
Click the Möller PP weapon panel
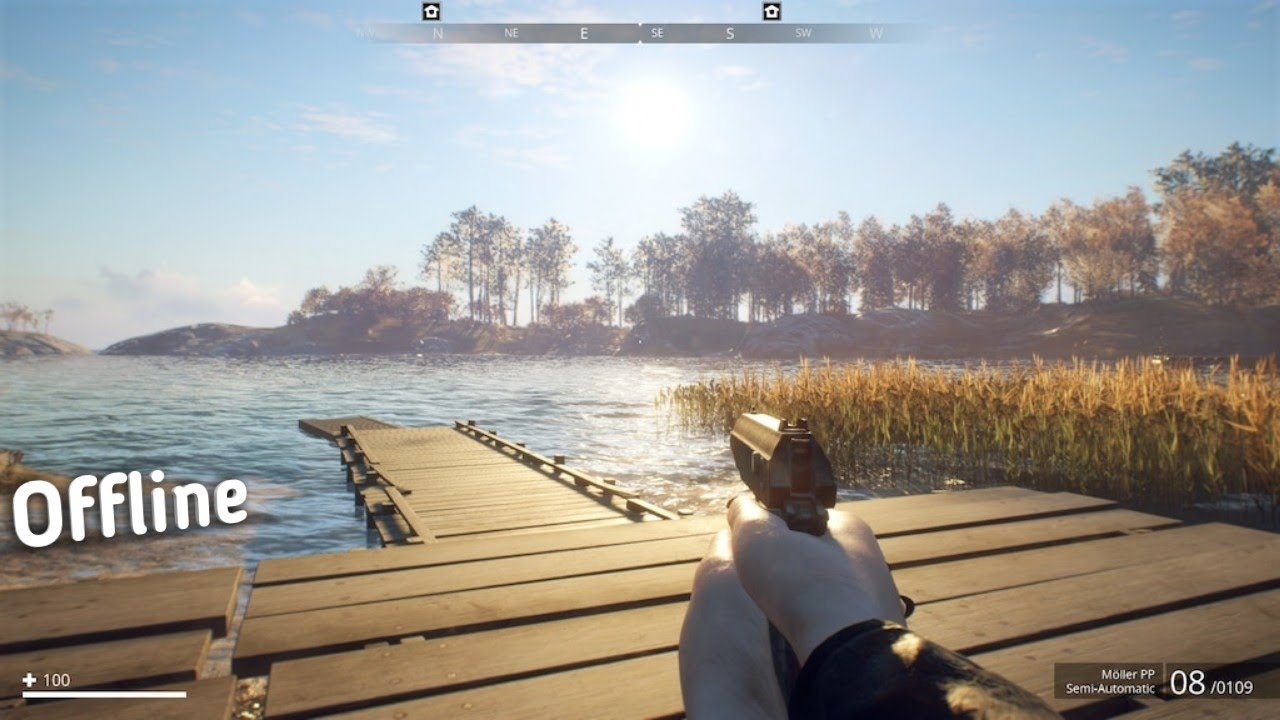tap(1160, 682)
